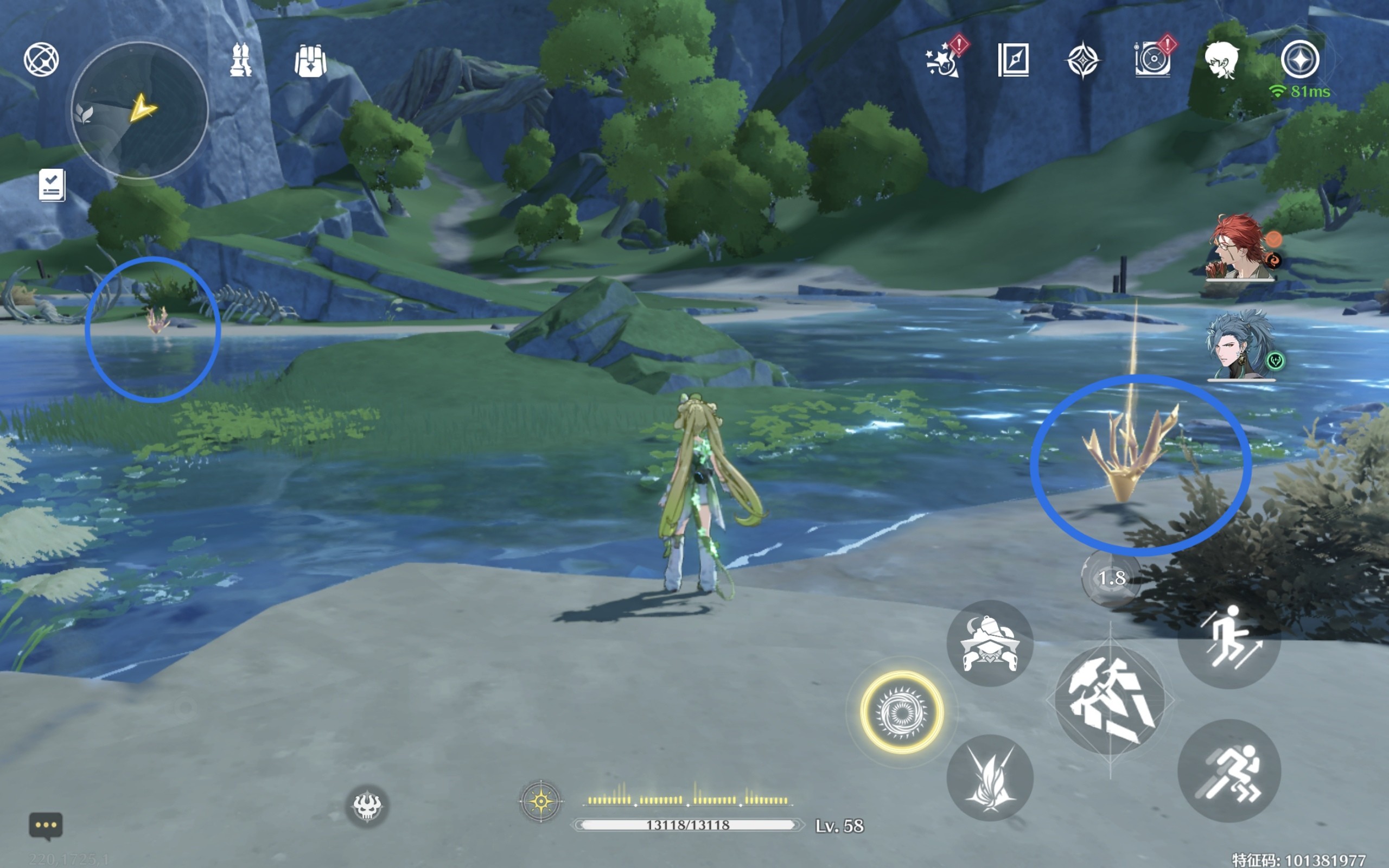Open the four-point star convene icon
1389x868 pixels.
[x=1082, y=60]
